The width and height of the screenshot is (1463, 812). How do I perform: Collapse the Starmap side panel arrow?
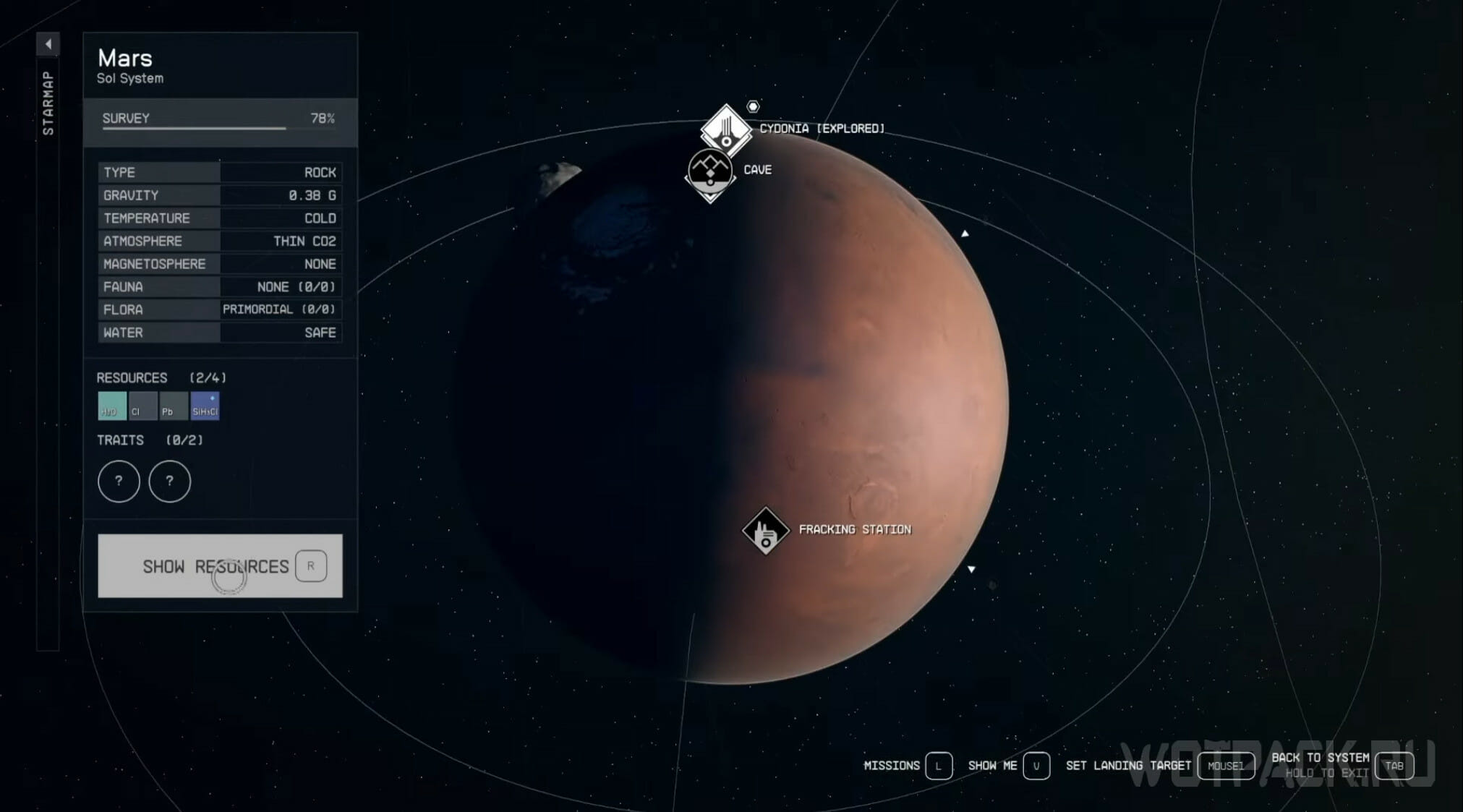click(48, 44)
